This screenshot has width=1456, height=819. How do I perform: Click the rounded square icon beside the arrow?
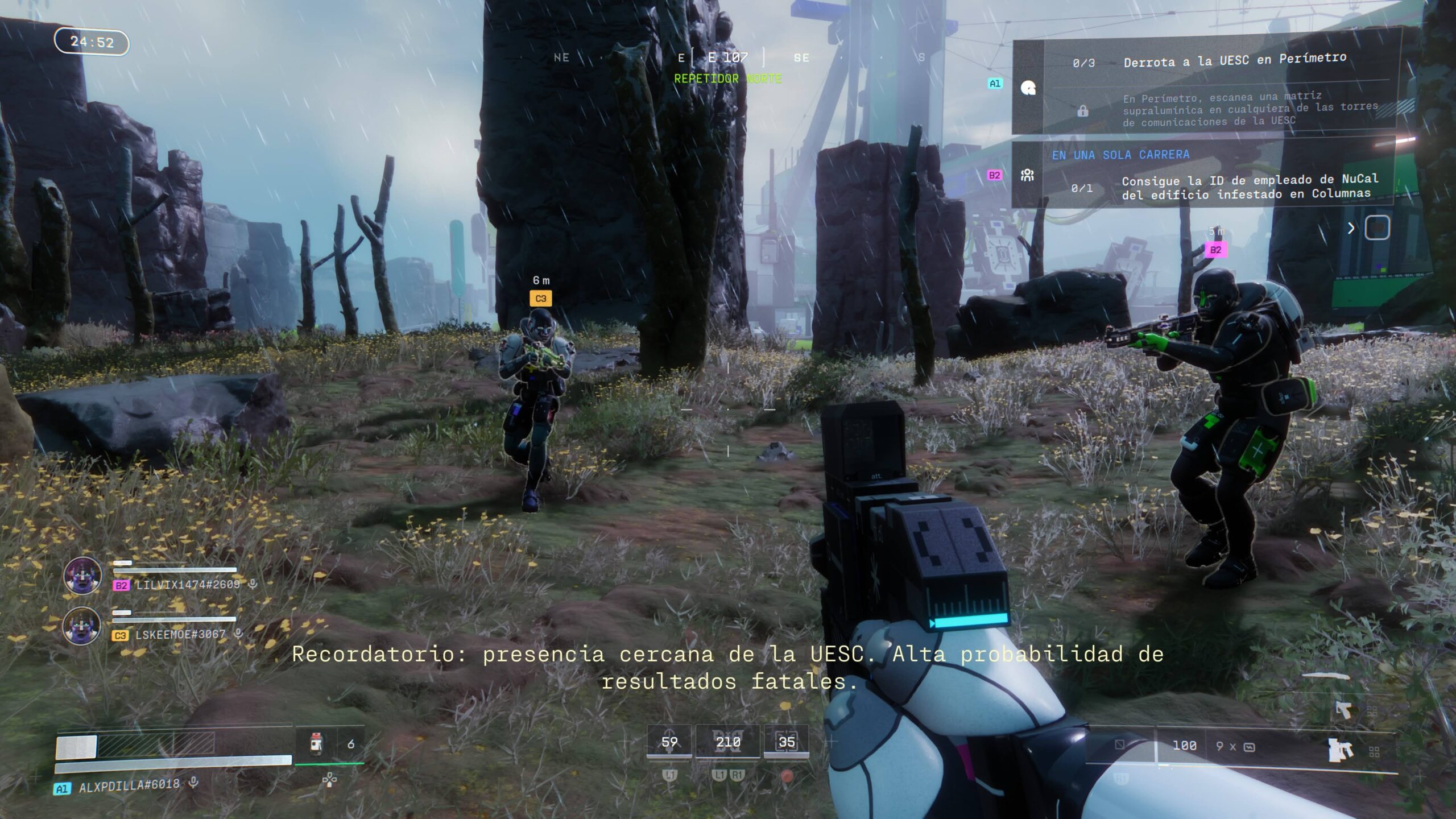tap(1377, 228)
